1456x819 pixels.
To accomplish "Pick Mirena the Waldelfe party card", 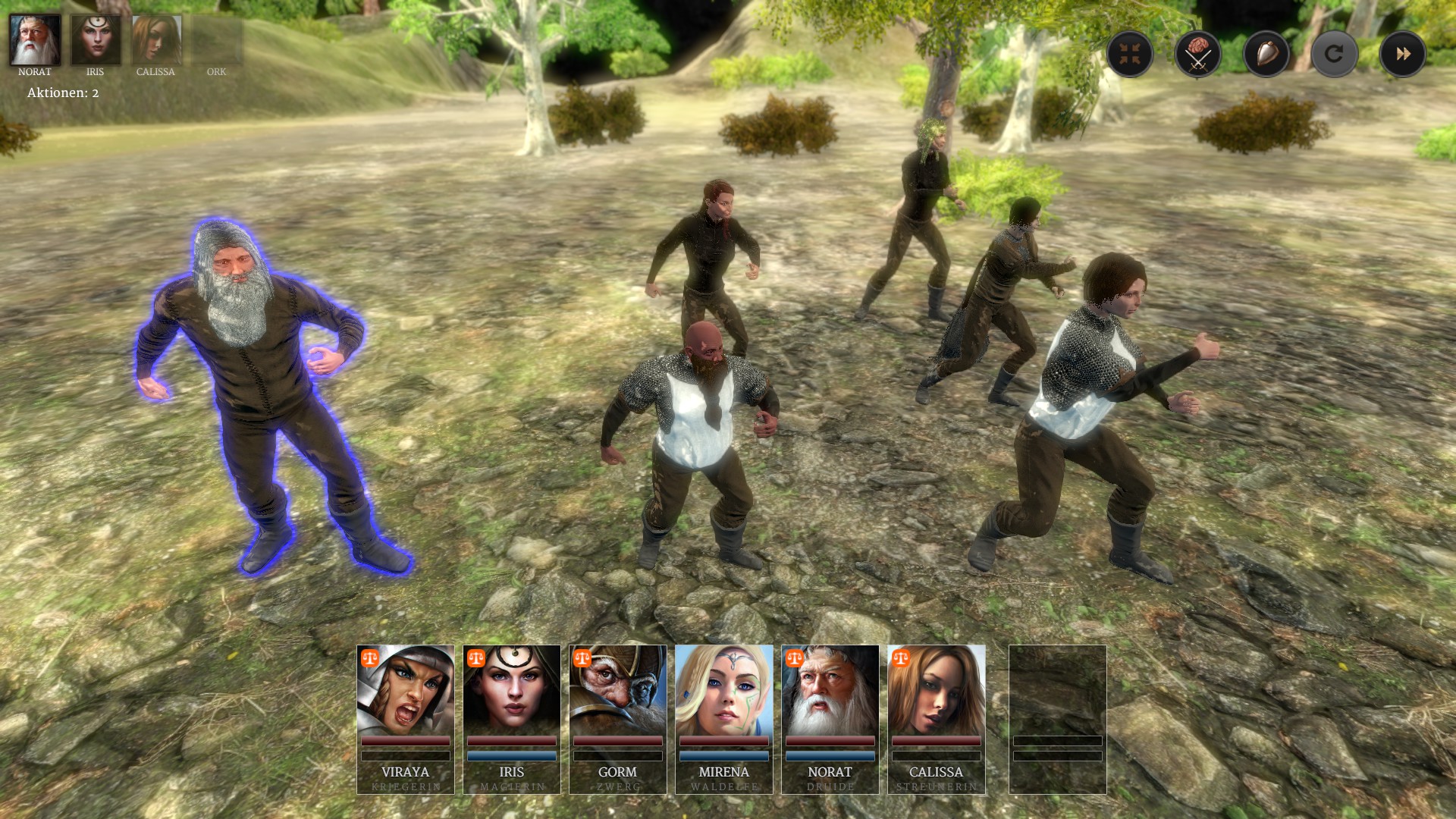I will click(724, 719).
